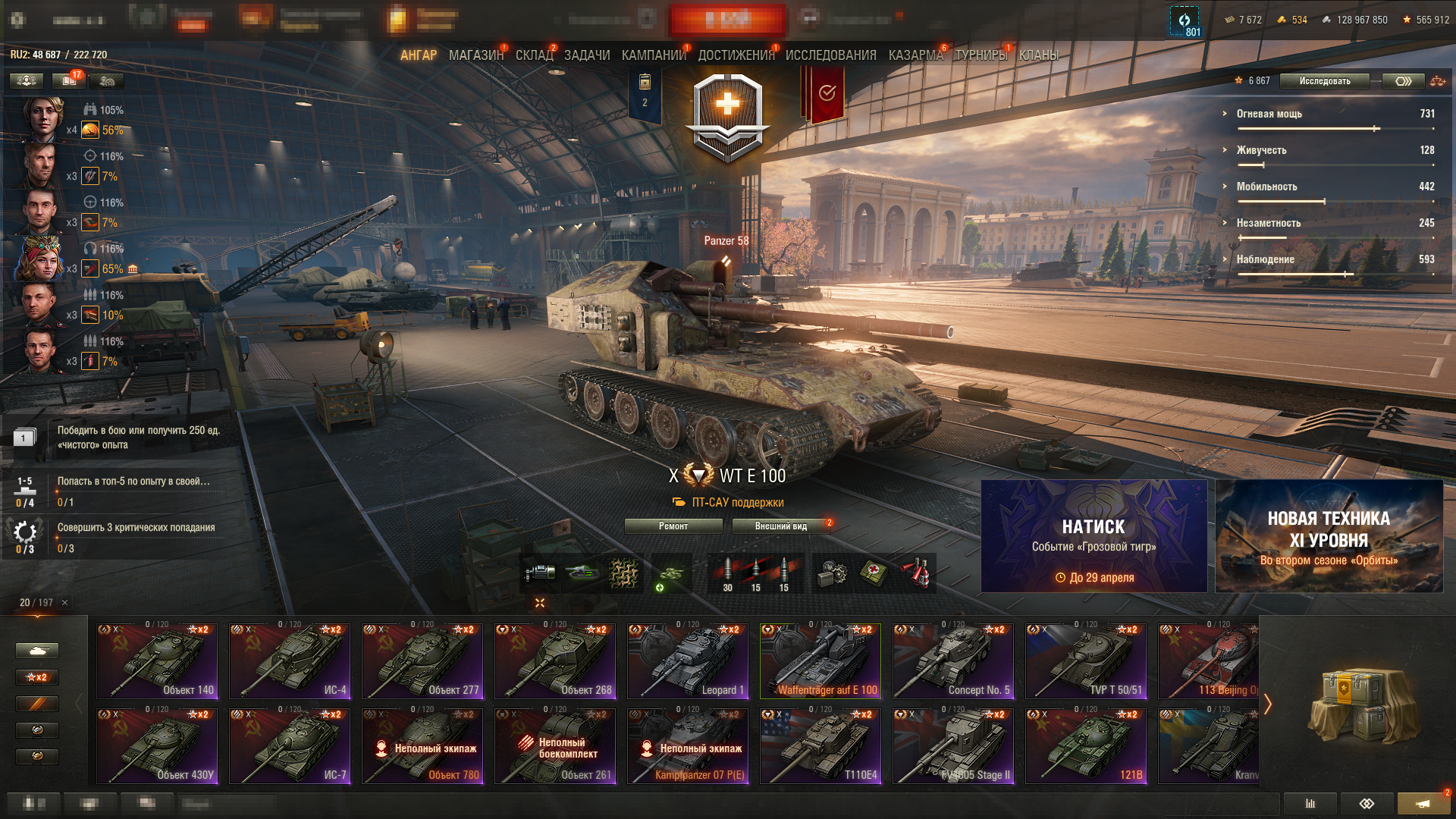Image resolution: width=1456 pixels, height=819 pixels.
Task: Collapse the vehicle carousel with right arrow
Action: tap(1269, 704)
